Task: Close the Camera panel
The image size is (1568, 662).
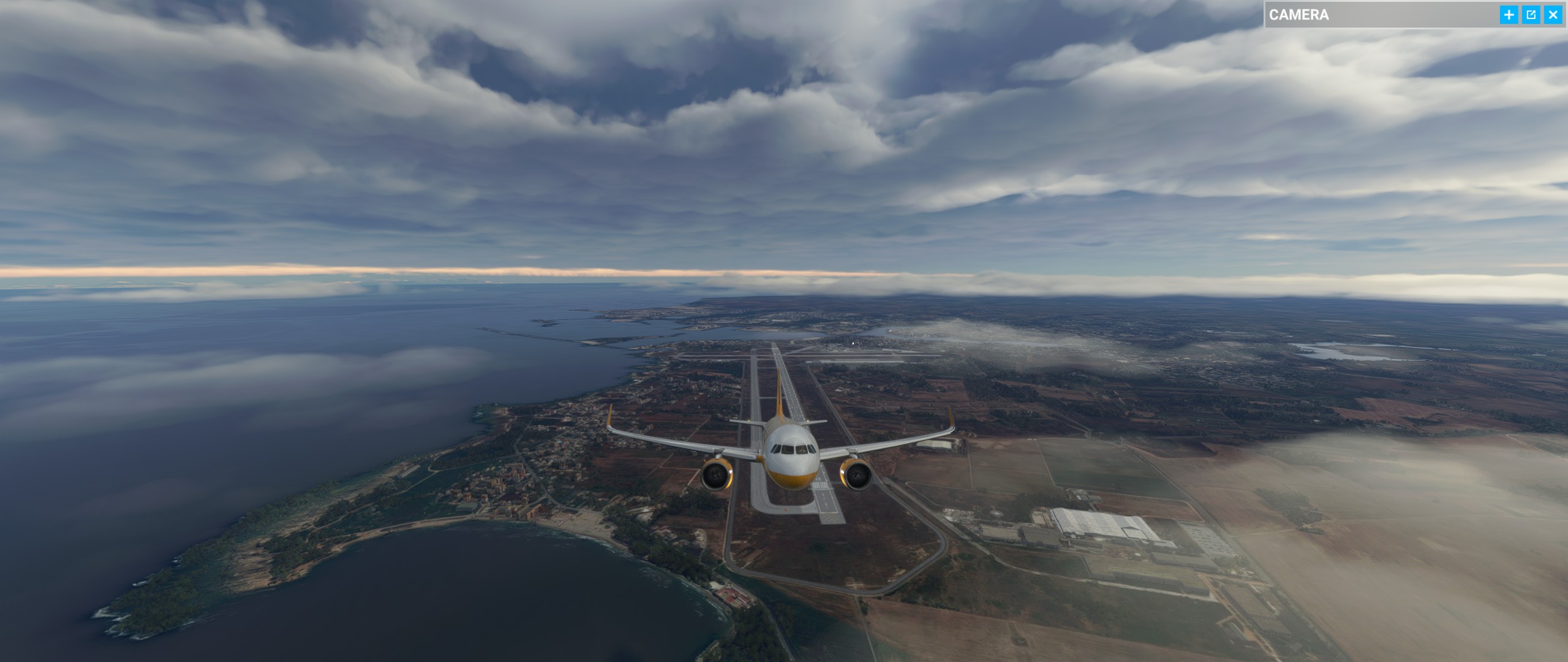Action: pyautogui.click(x=1553, y=15)
